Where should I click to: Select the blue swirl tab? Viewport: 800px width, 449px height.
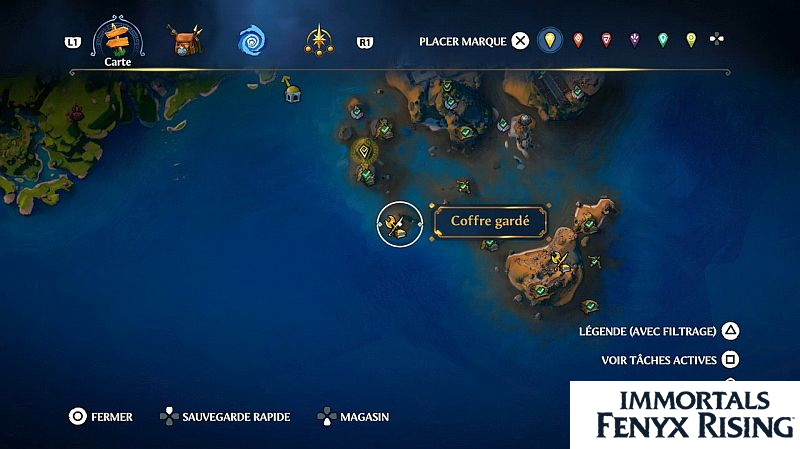(x=251, y=41)
